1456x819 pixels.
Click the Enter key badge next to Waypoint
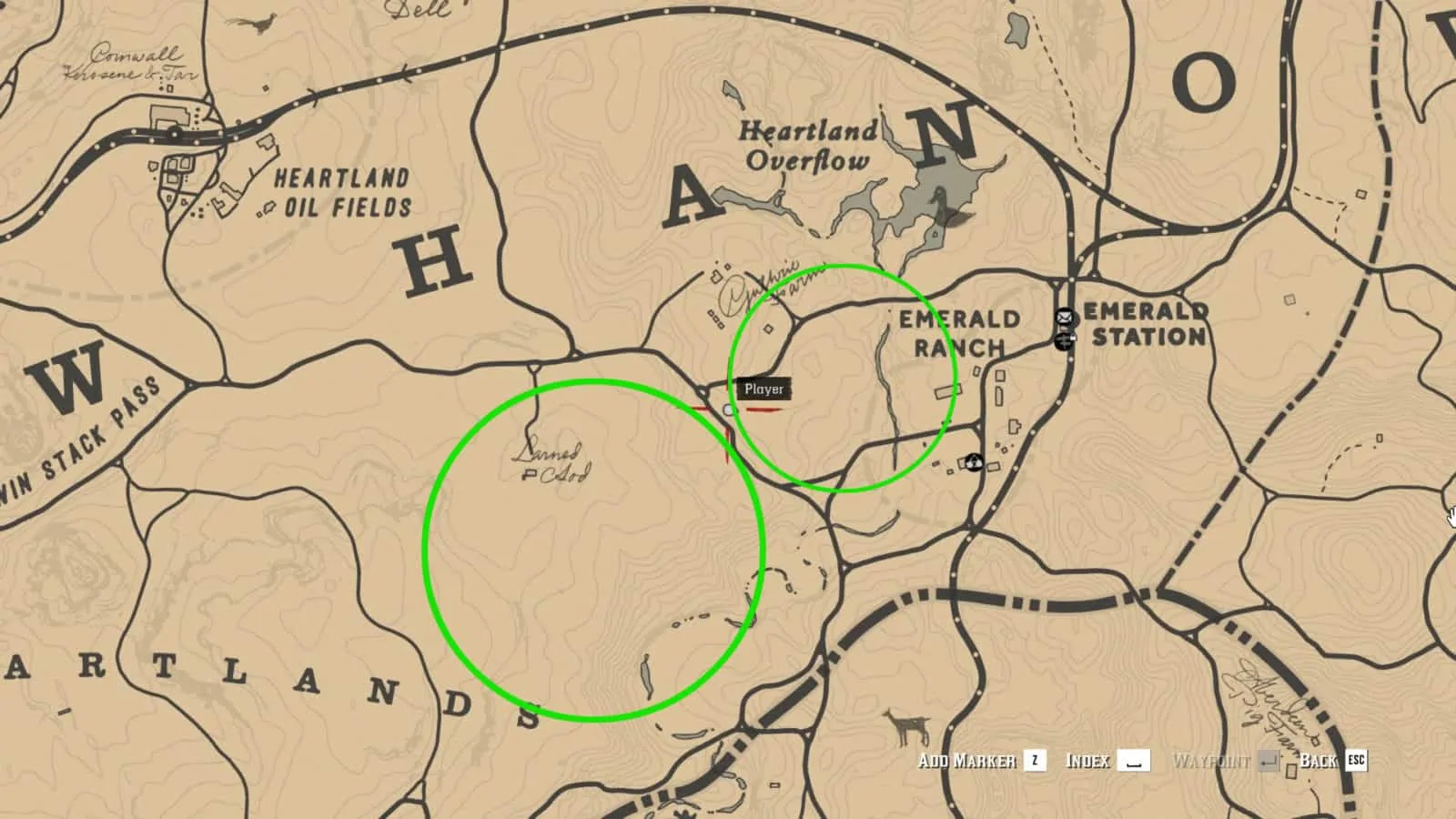1268,760
